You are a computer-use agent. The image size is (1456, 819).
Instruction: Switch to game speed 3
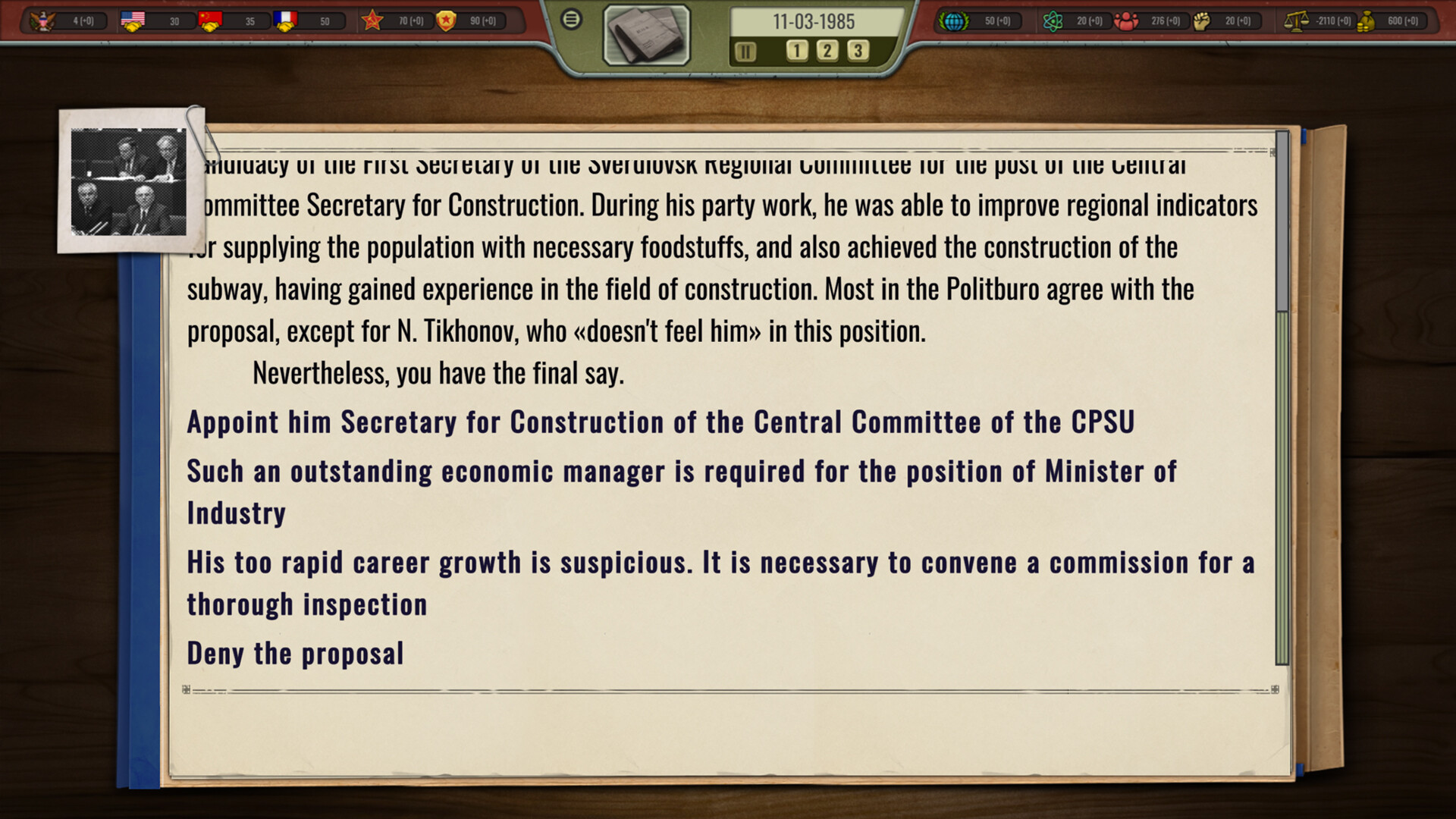pyautogui.click(x=857, y=51)
